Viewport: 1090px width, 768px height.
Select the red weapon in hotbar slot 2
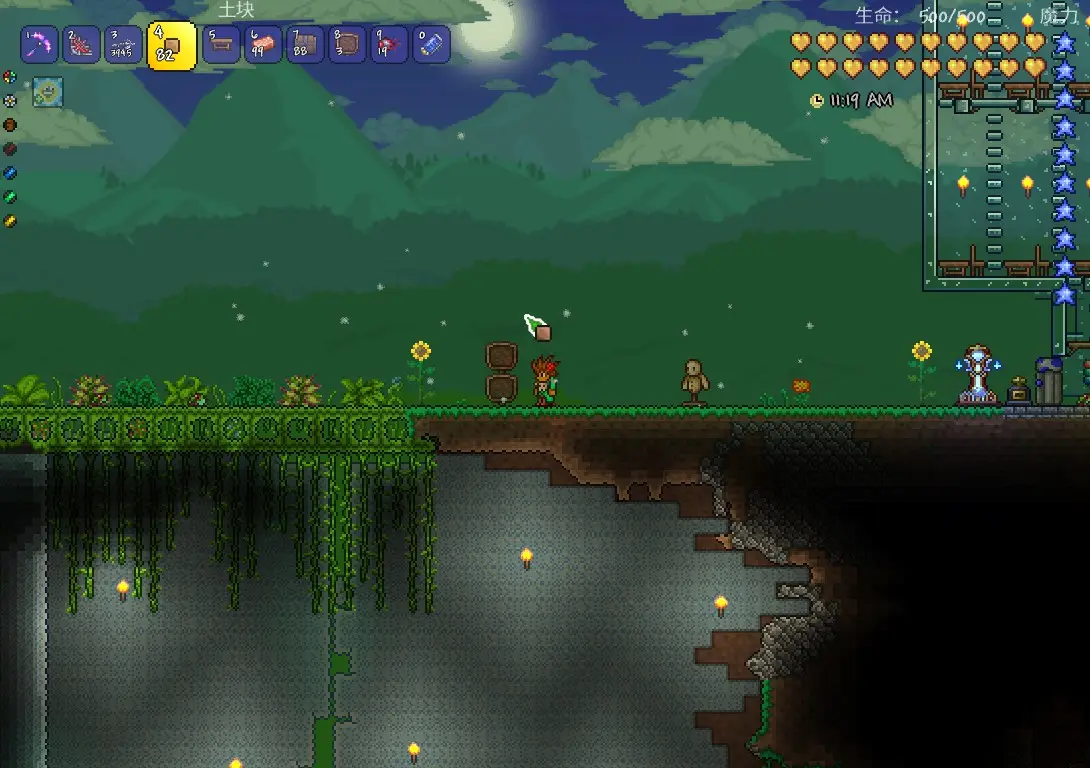pyautogui.click(x=82, y=45)
